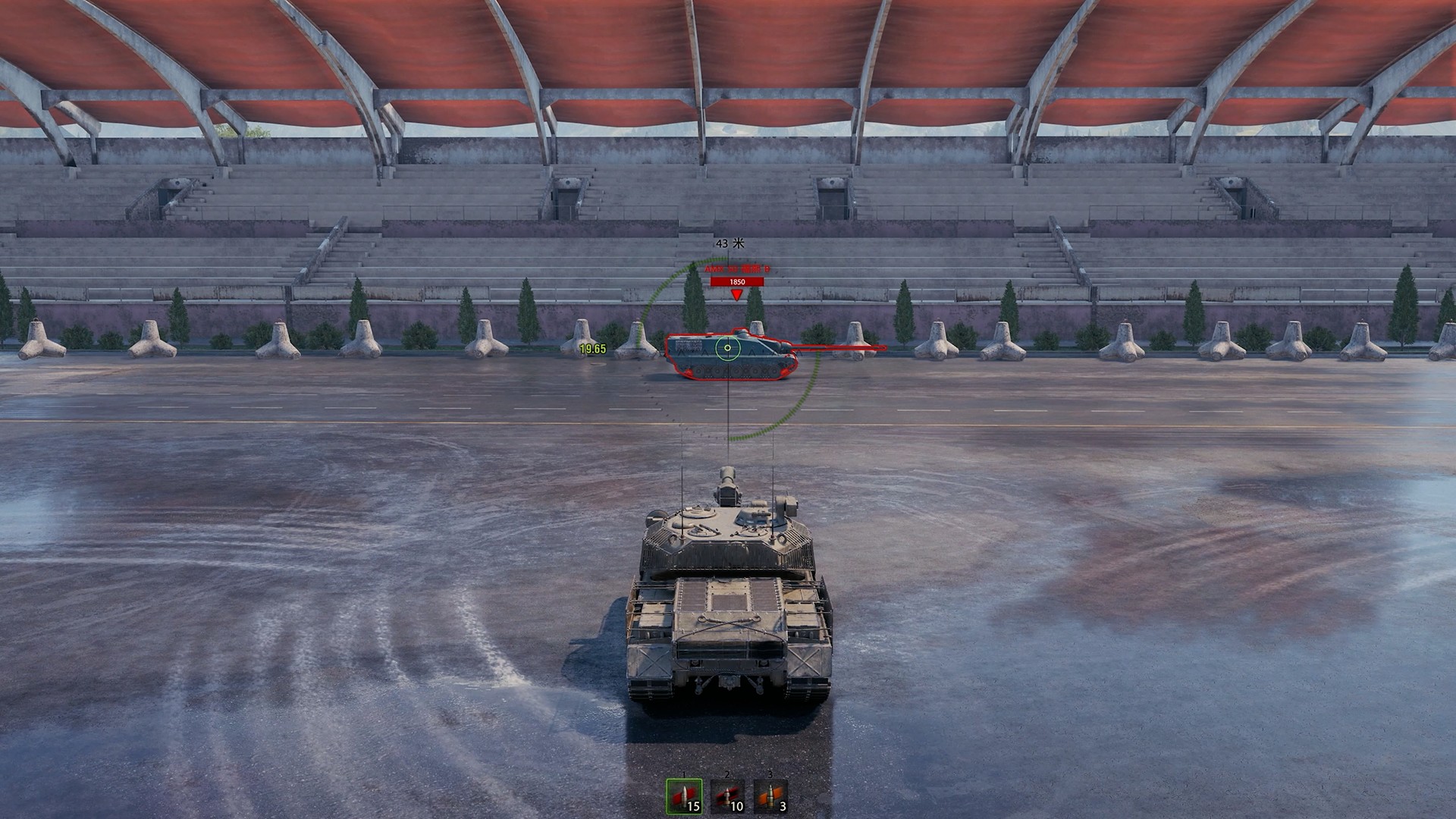Screen dimensions: 1456x819
Task: Select the first shell slot with 15 rounds
Action: 683,796
